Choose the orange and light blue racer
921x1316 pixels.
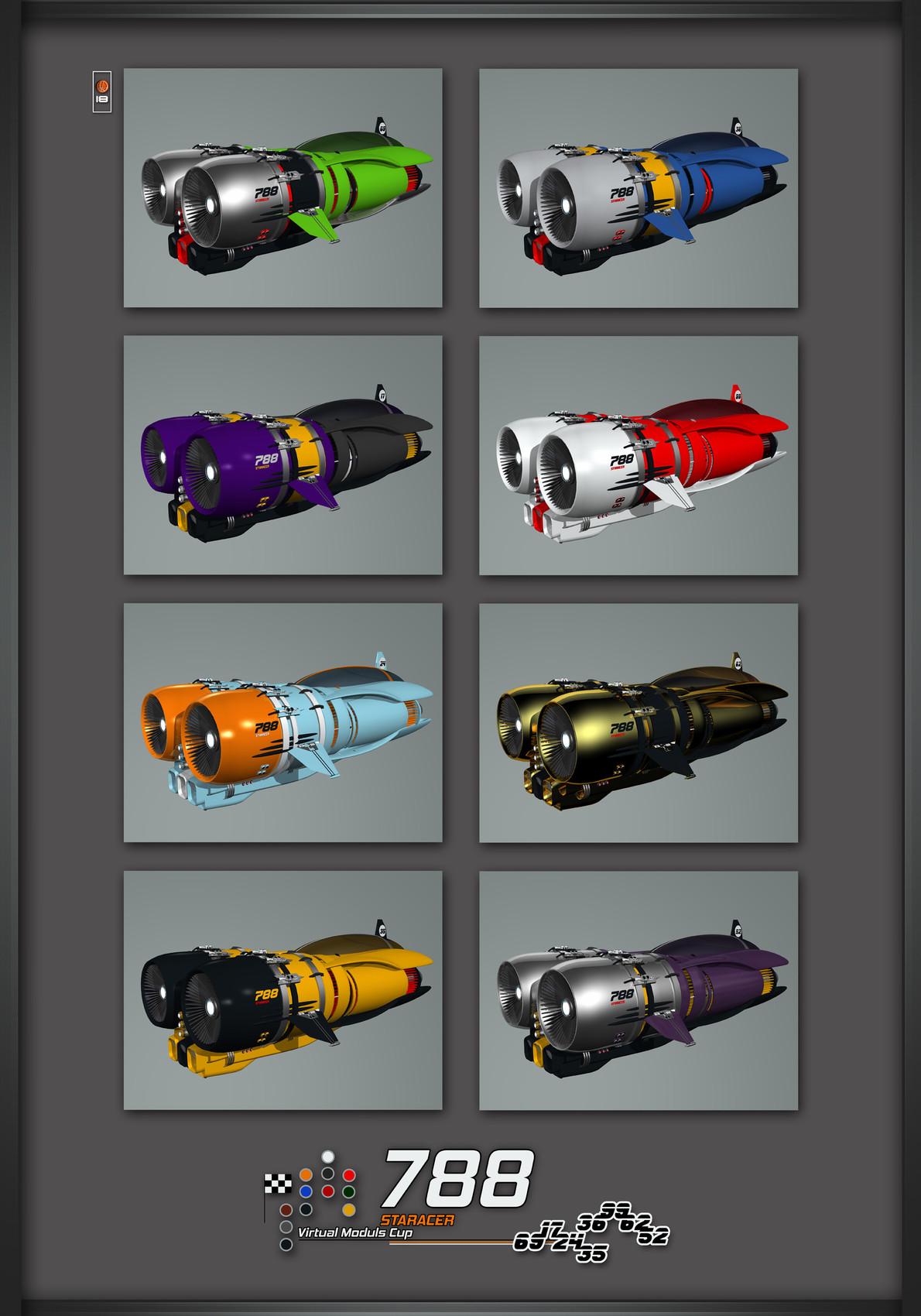(x=282, y=722)
